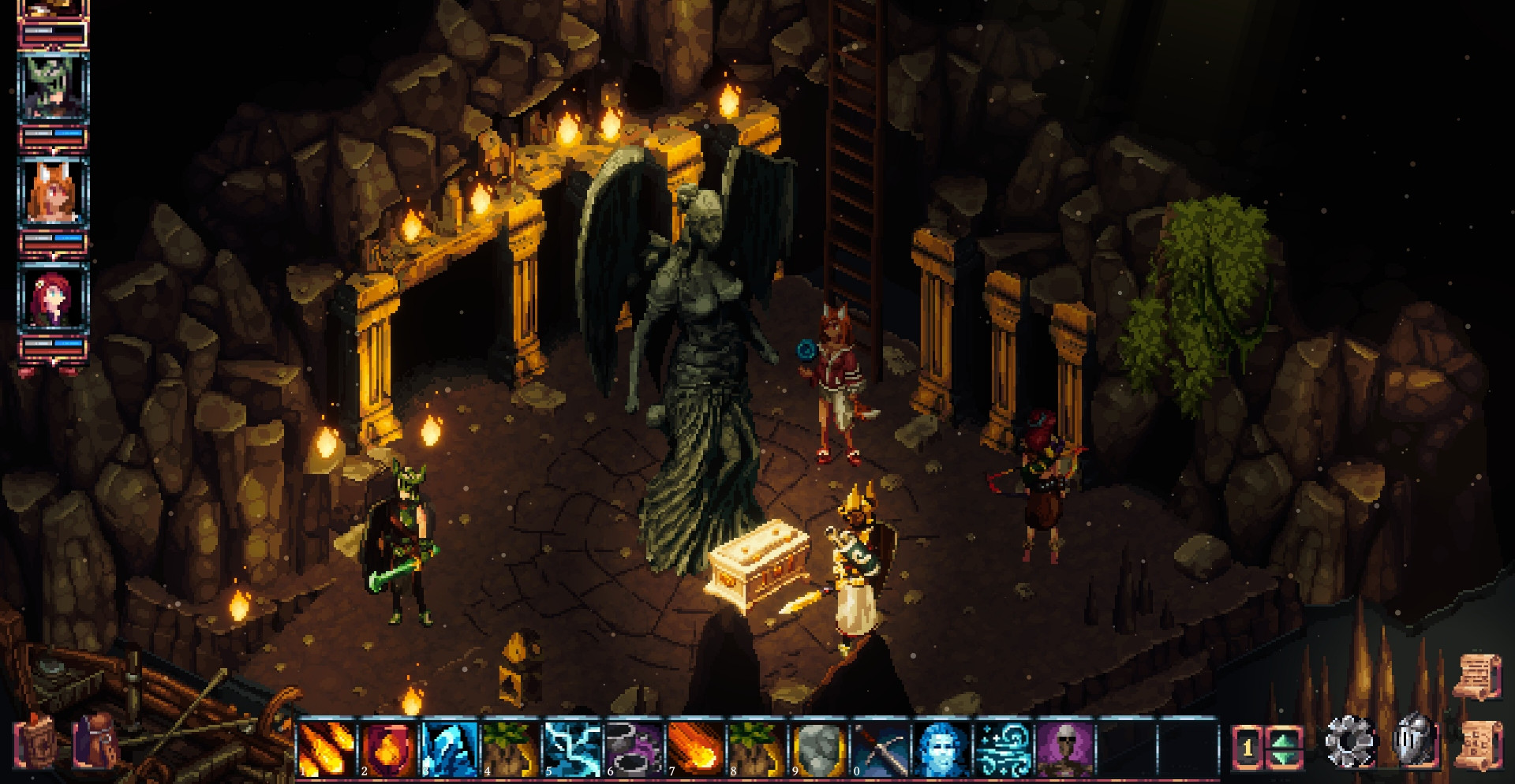
Task: Launch the falling meteor fireball ability
Action: (695, 747)
